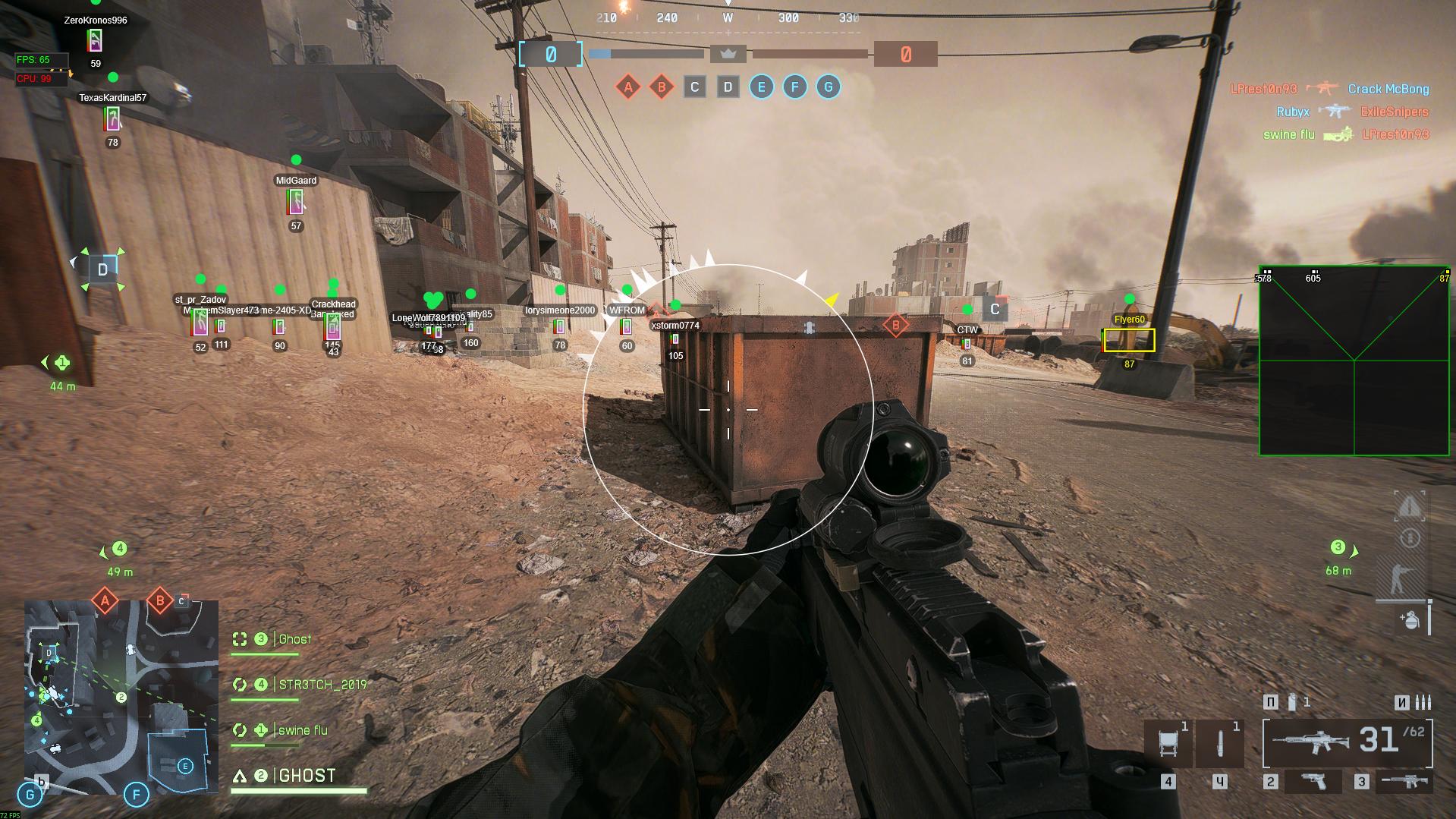Click the Rubyx kill feed entry

tap(1293, 112)
